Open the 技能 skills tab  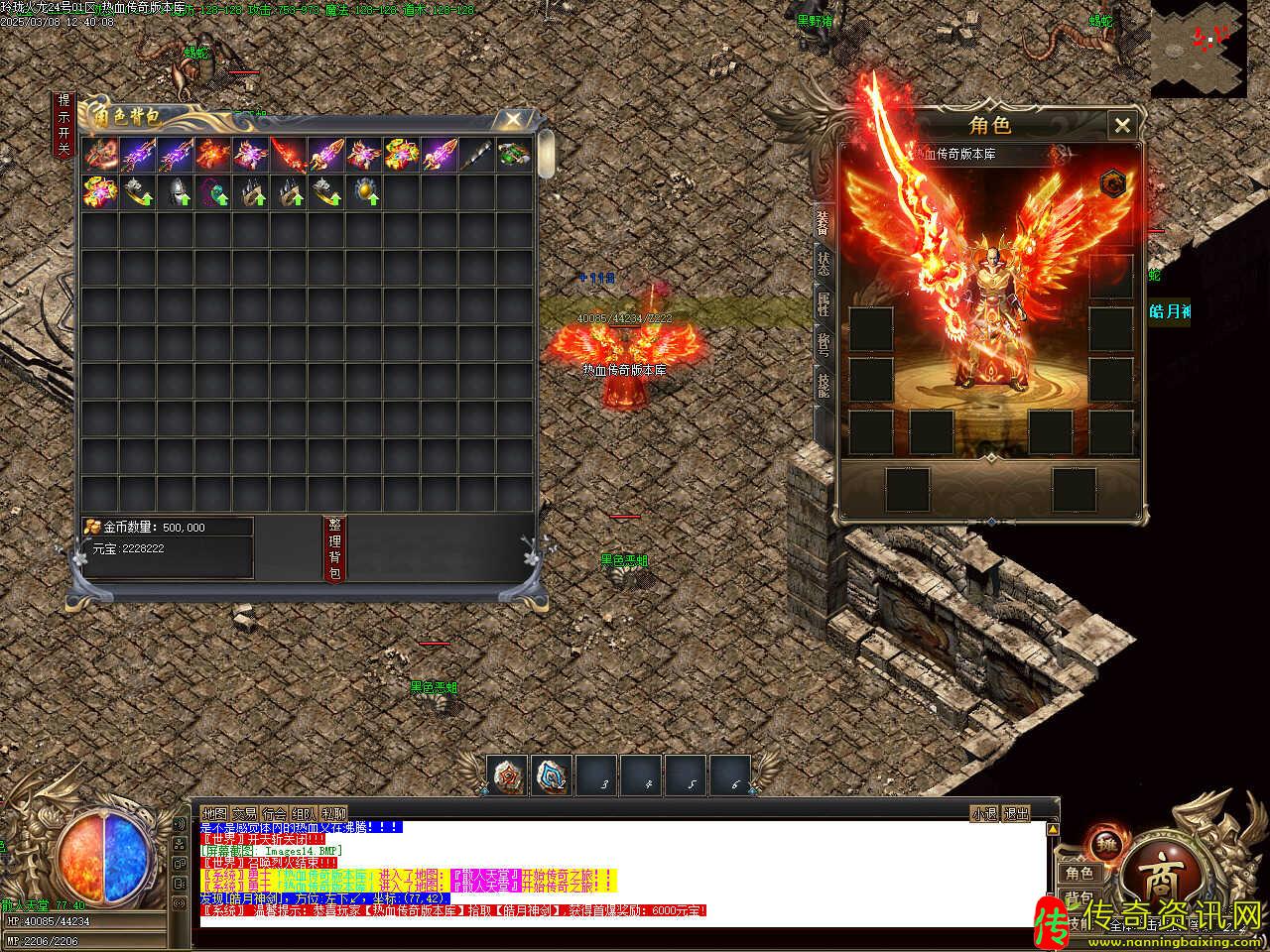click(x=824, y=385)
